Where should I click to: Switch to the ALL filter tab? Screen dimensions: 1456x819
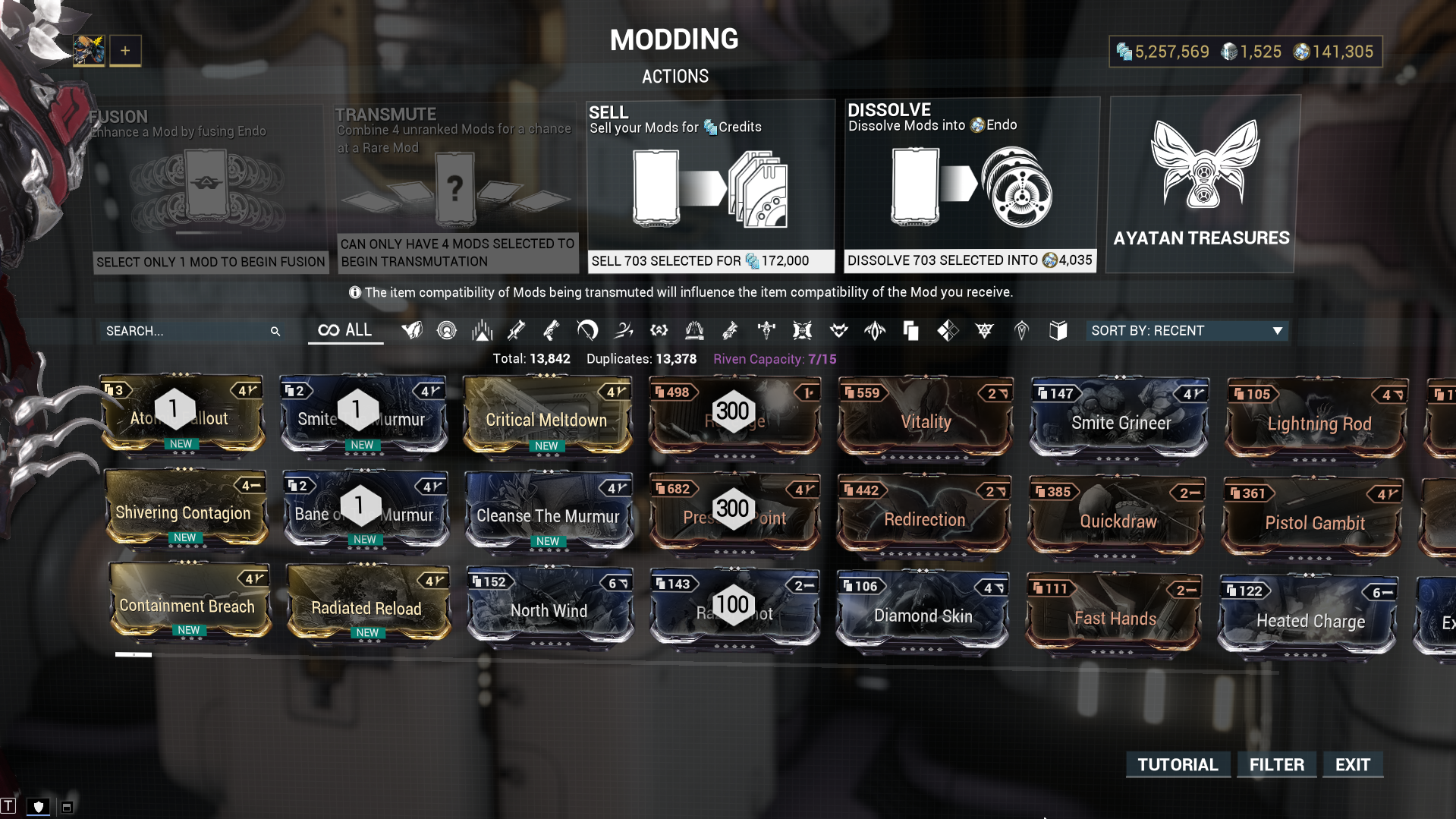[x=345, y=329]
